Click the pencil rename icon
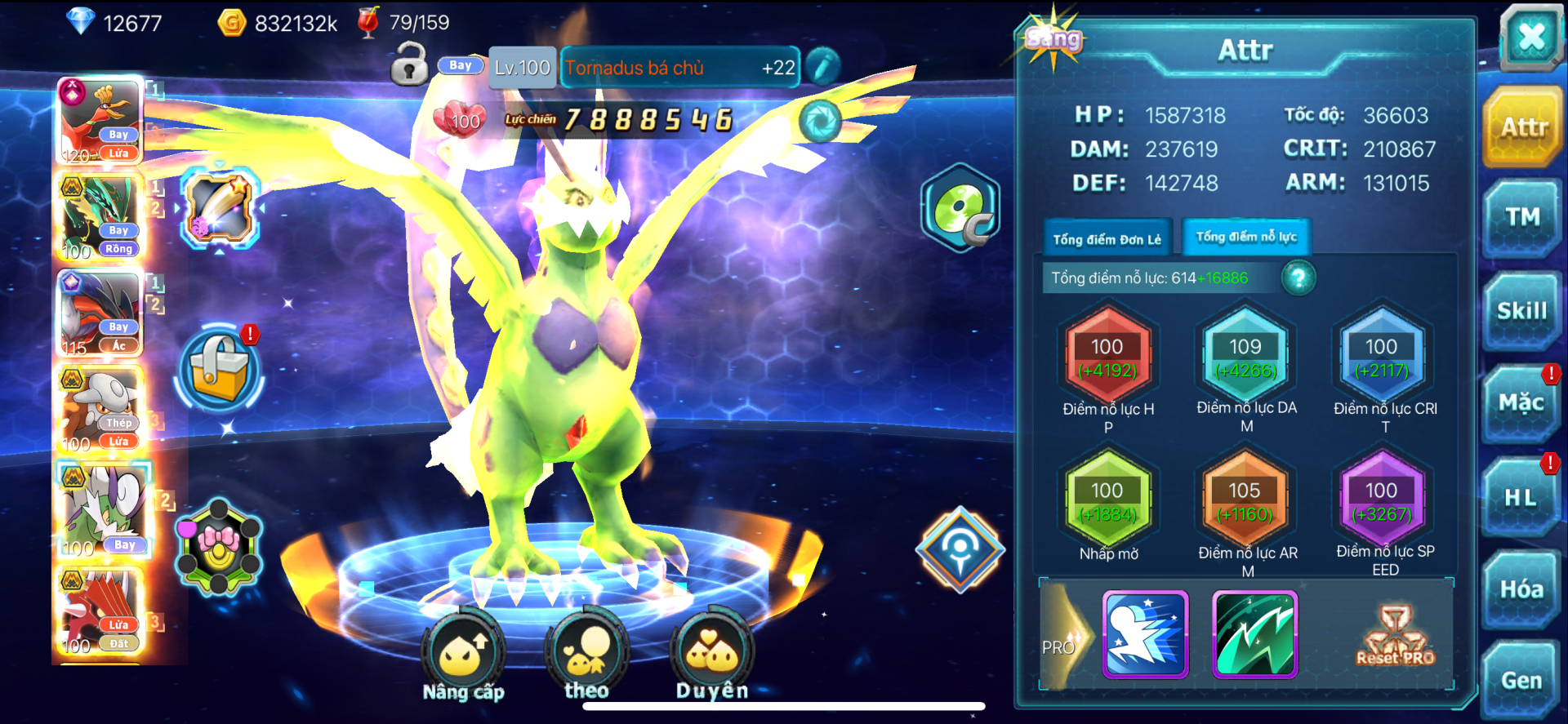1568x724 pixels. (x=822, y=67)
